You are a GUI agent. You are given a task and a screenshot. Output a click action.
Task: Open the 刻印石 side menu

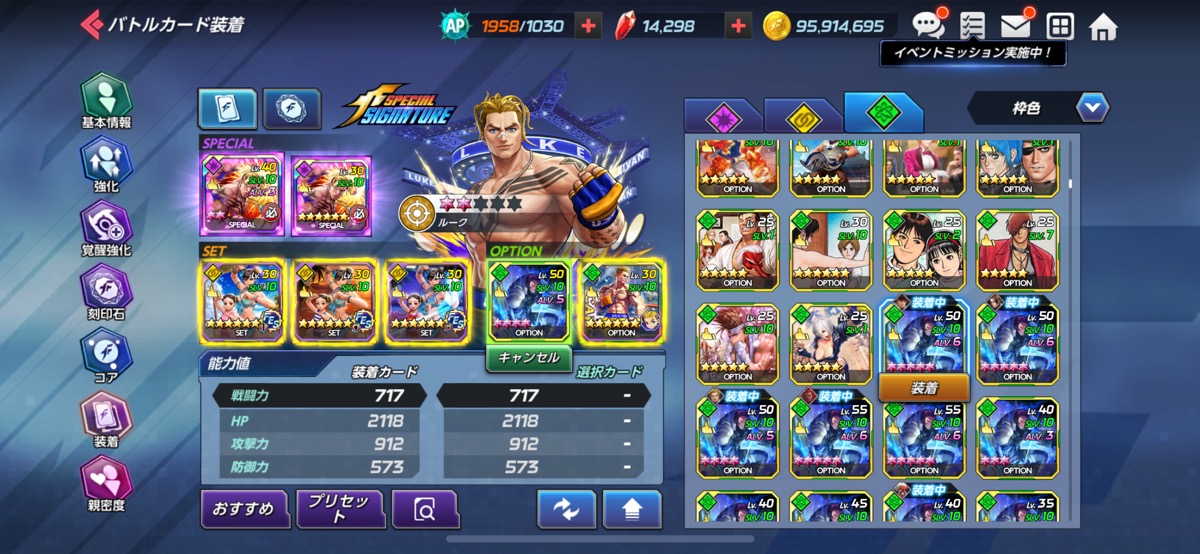pos(106,293)
